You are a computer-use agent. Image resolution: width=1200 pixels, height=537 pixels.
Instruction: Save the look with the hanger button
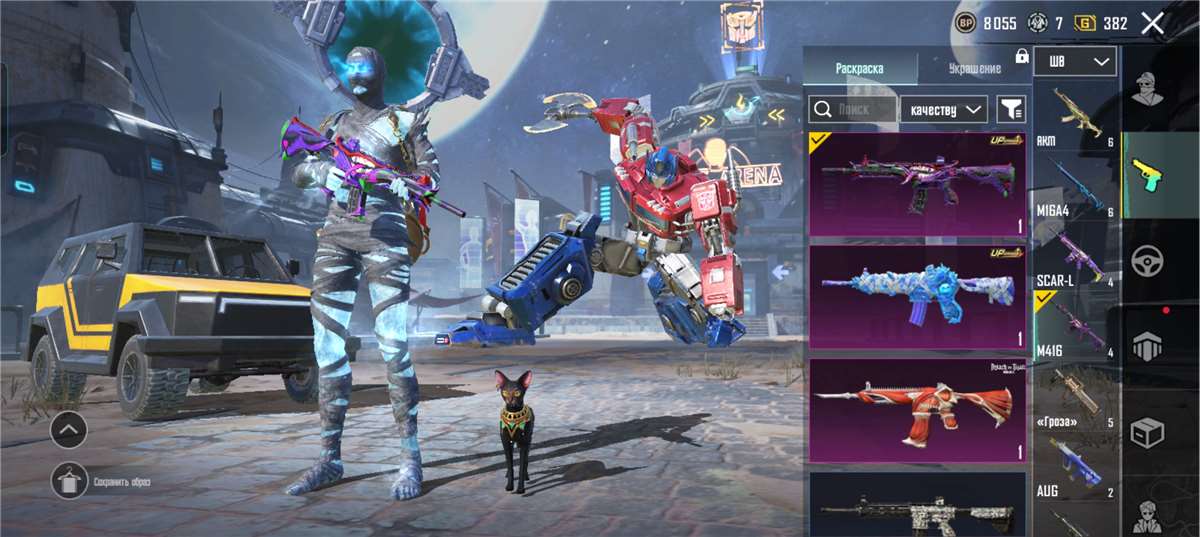[69, 481]
